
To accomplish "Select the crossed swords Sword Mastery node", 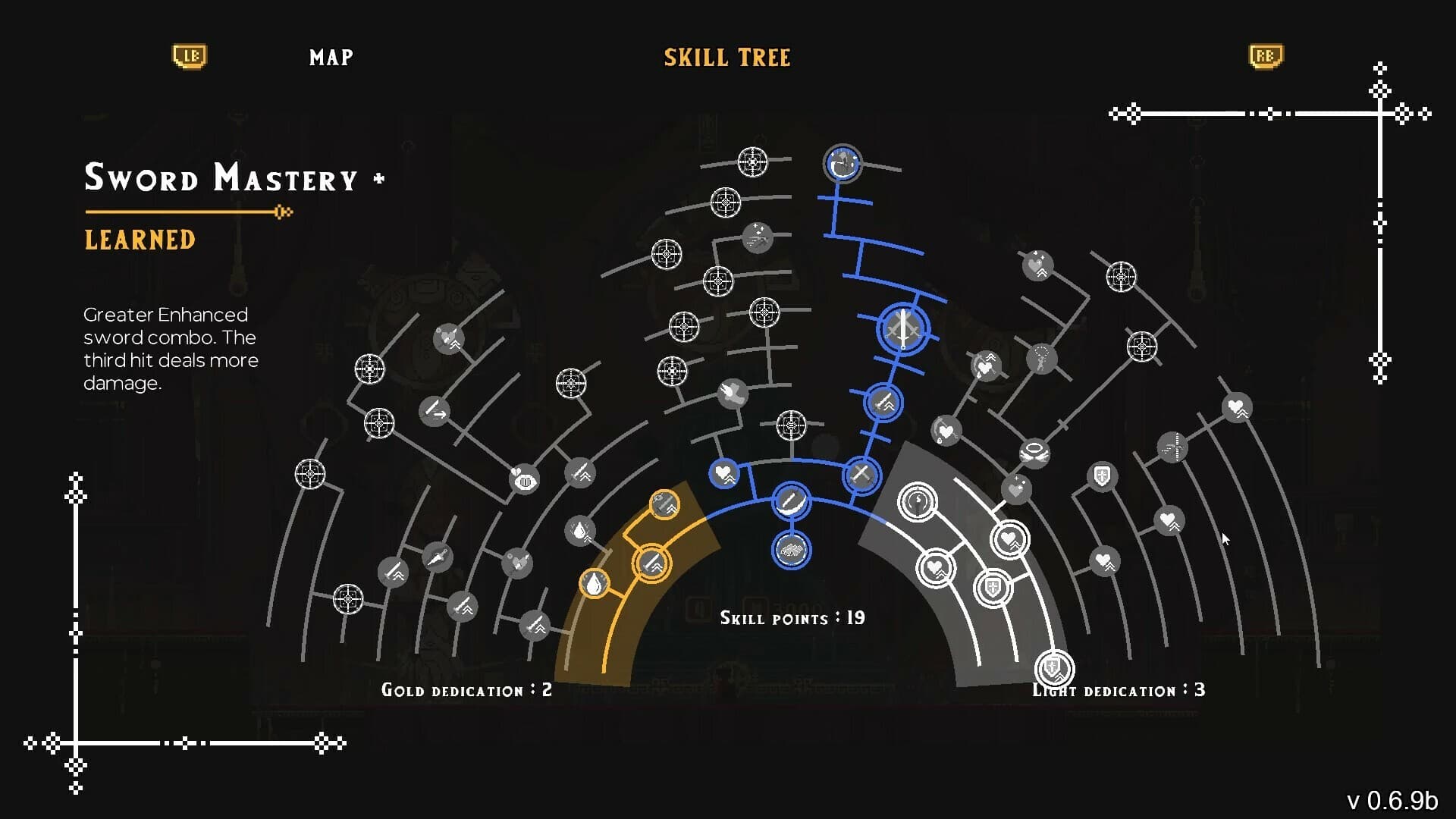I will tap(902, 330).
